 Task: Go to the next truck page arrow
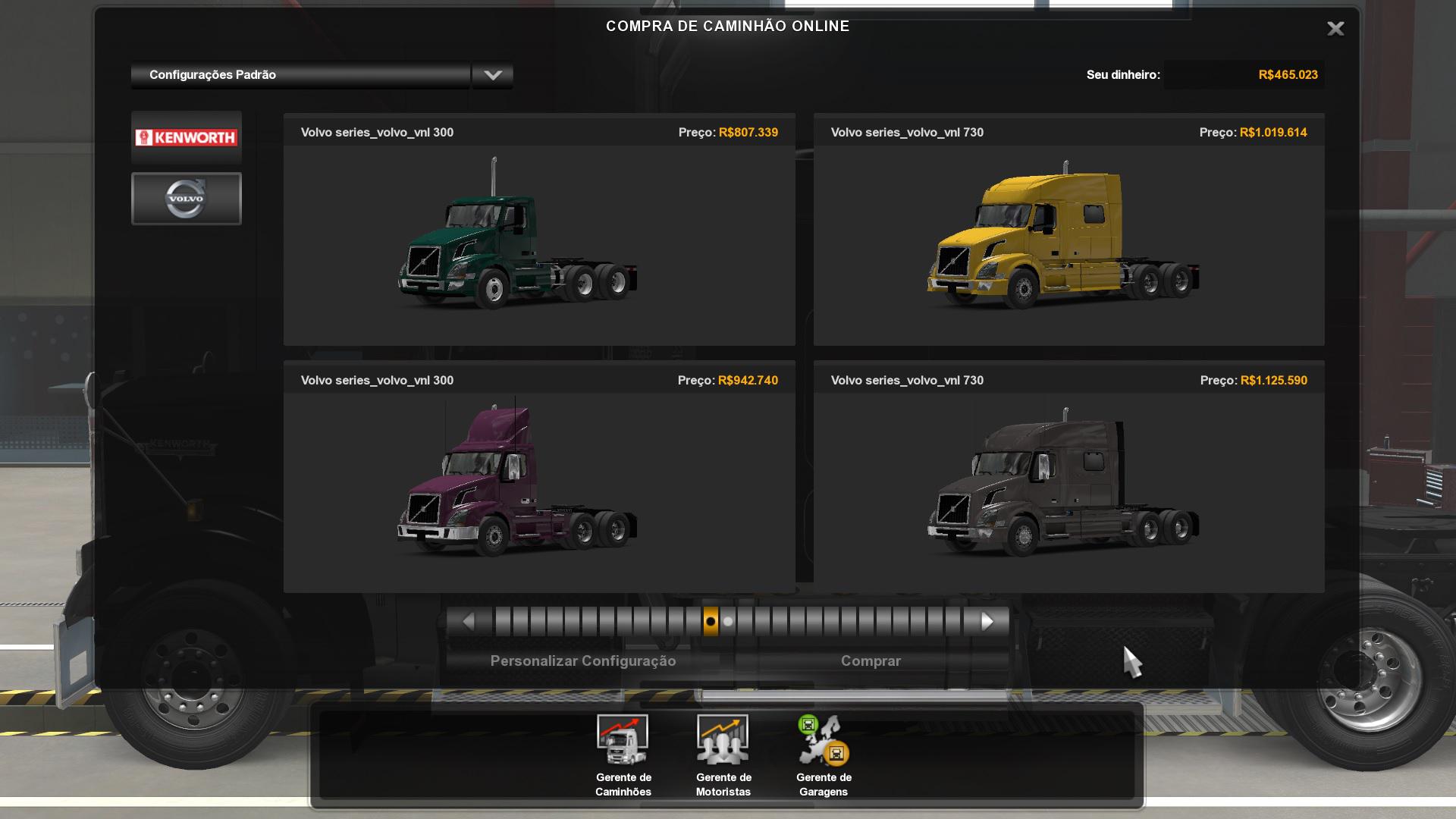[x=987, y=622]
